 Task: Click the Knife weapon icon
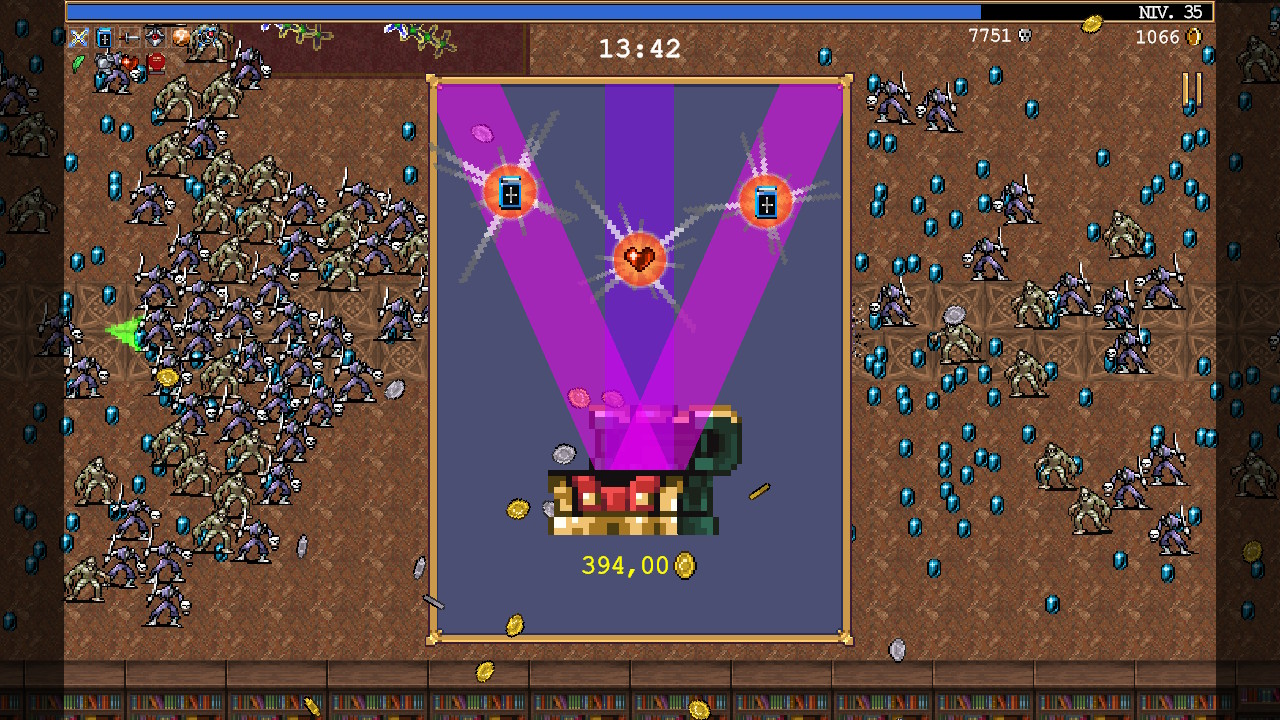(129, 38)
